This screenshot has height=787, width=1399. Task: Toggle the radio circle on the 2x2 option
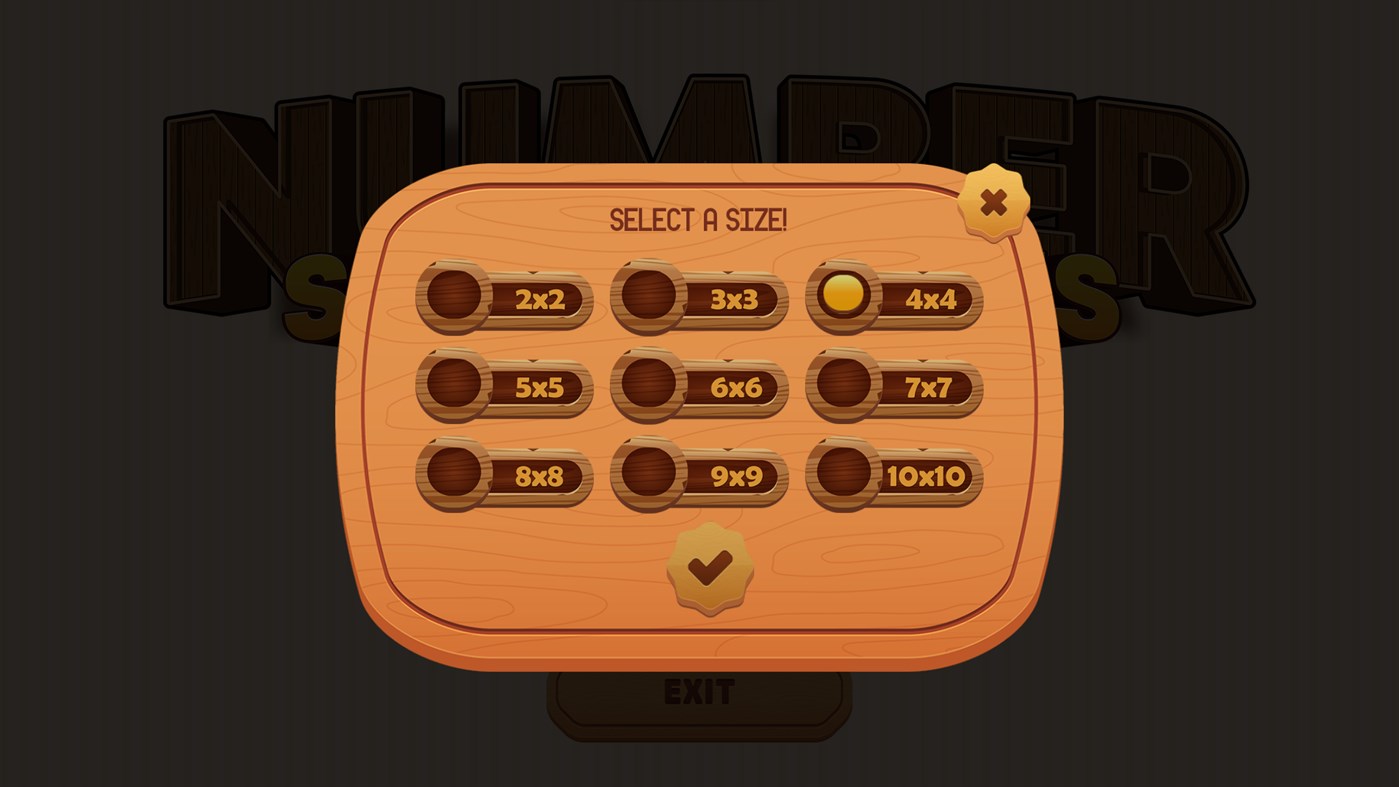[x=452, y=296]
